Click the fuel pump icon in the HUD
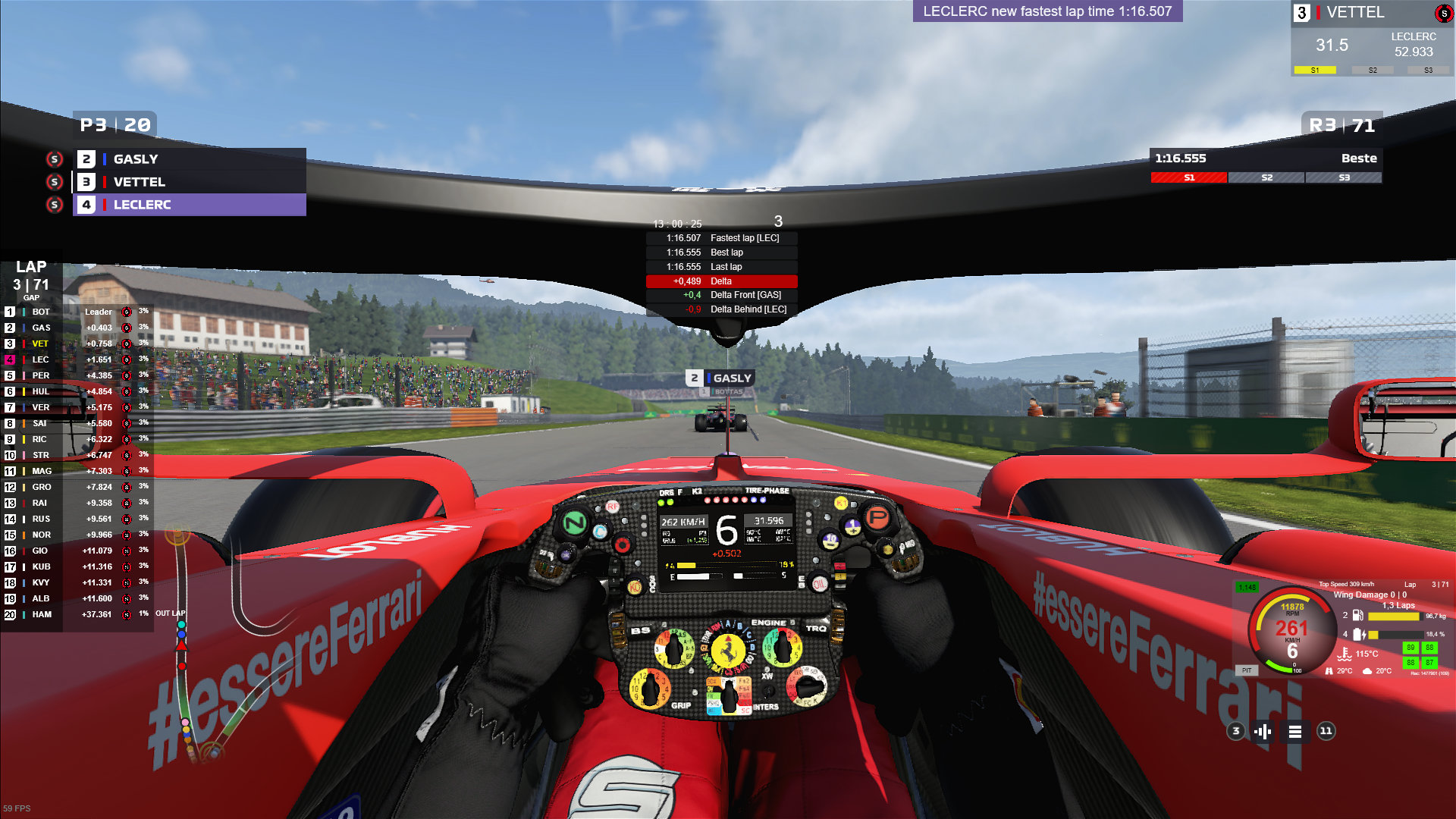The image size is (1456, 819). coord(1358,616)
